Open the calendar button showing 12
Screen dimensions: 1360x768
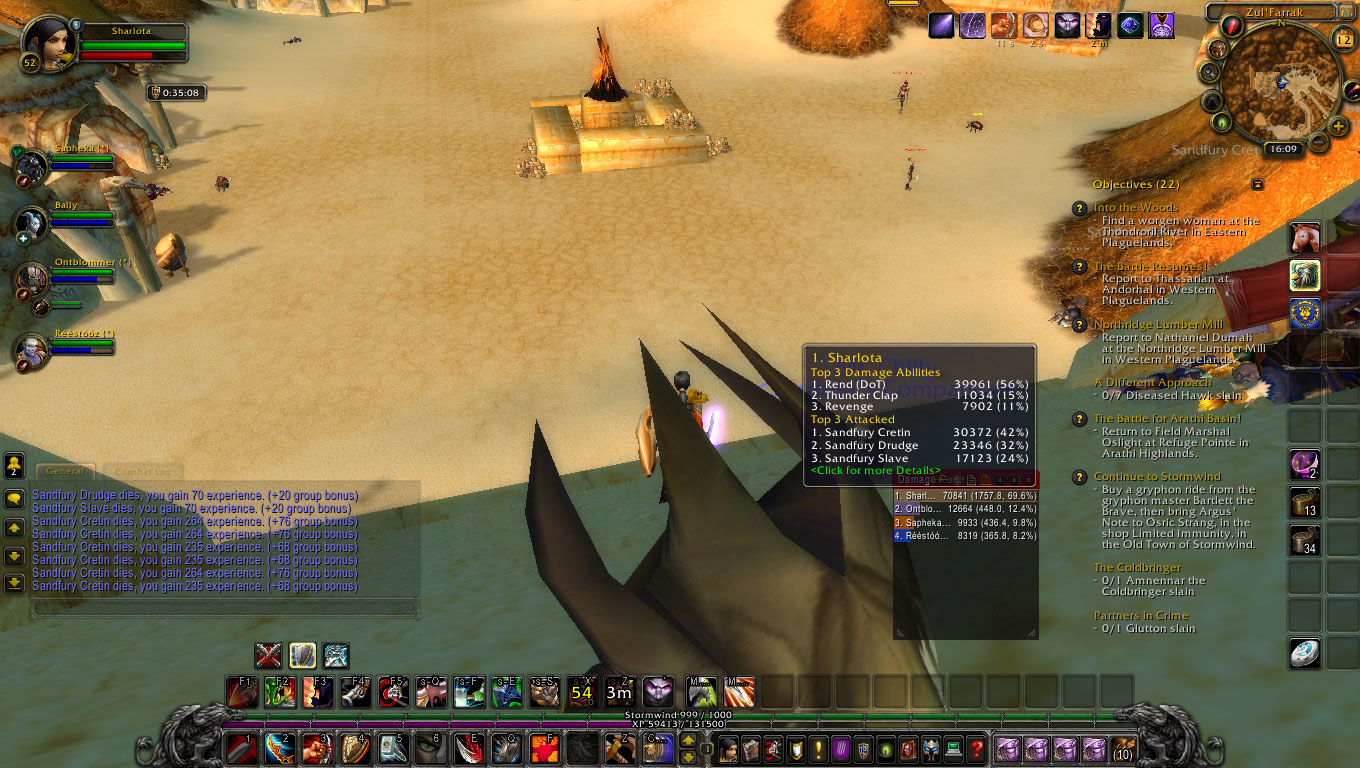point(1344,38)
